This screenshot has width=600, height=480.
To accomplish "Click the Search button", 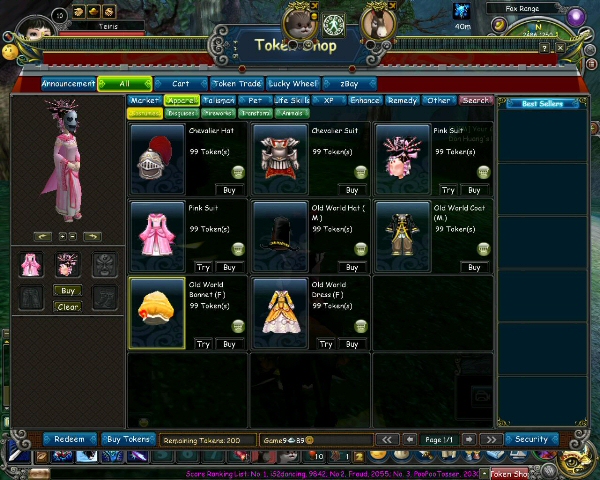I will 476,100.
